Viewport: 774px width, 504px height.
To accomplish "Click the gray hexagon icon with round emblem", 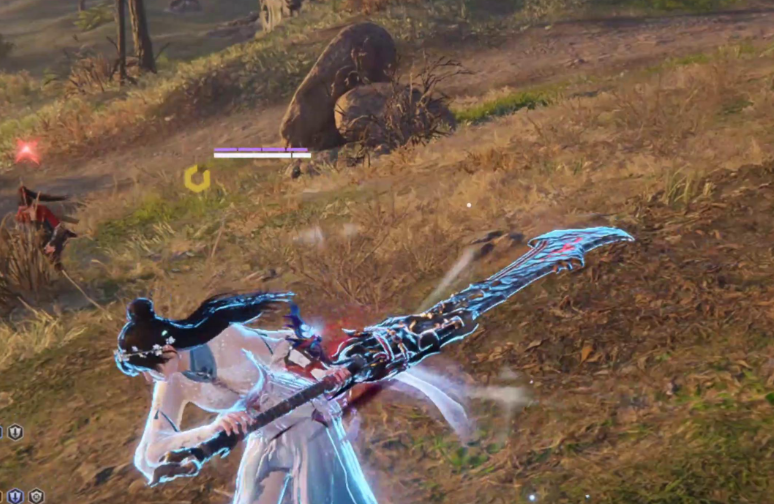I will [36, 496].
